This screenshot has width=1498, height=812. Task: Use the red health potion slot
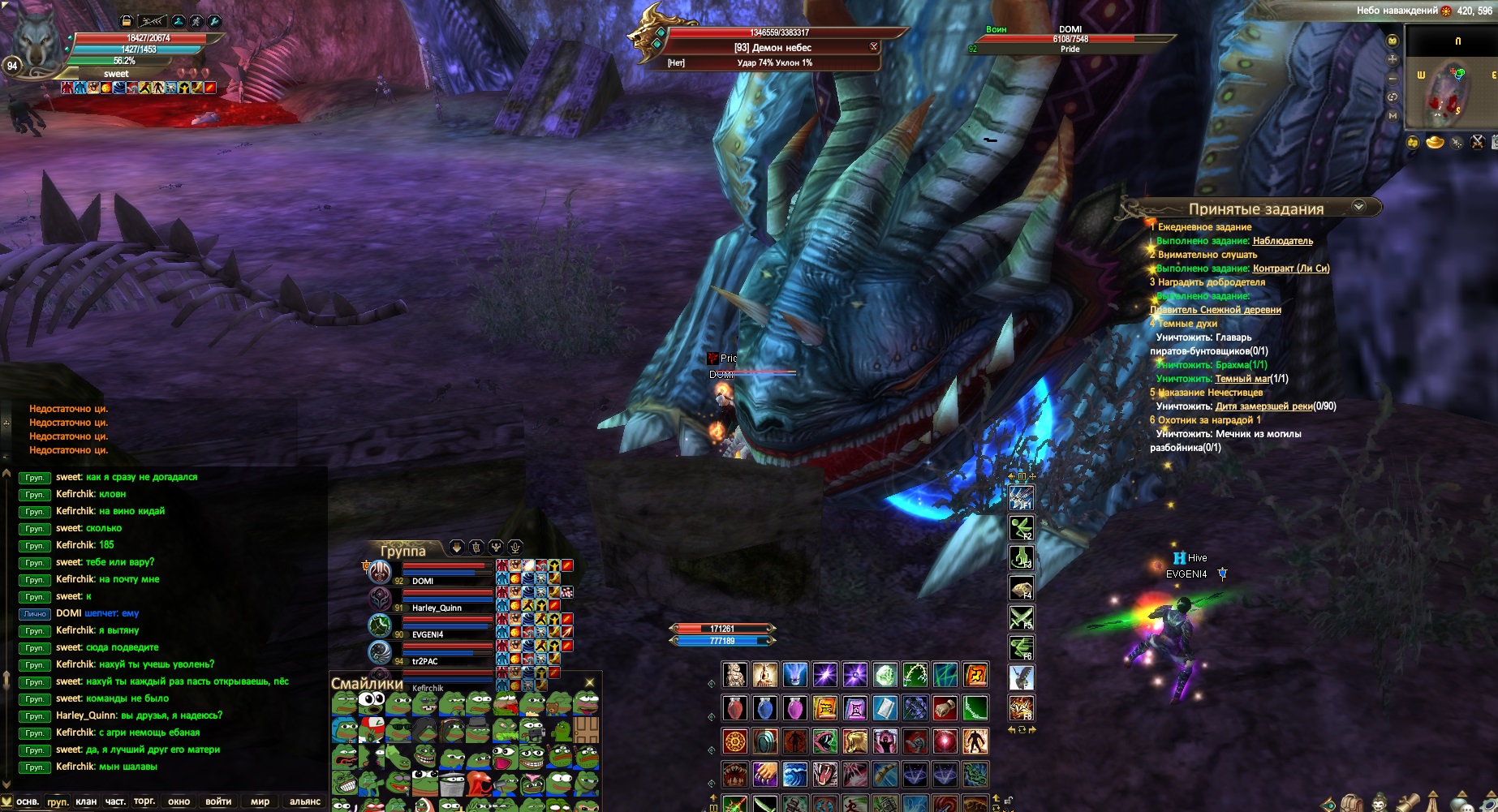(x=735, y=709)
